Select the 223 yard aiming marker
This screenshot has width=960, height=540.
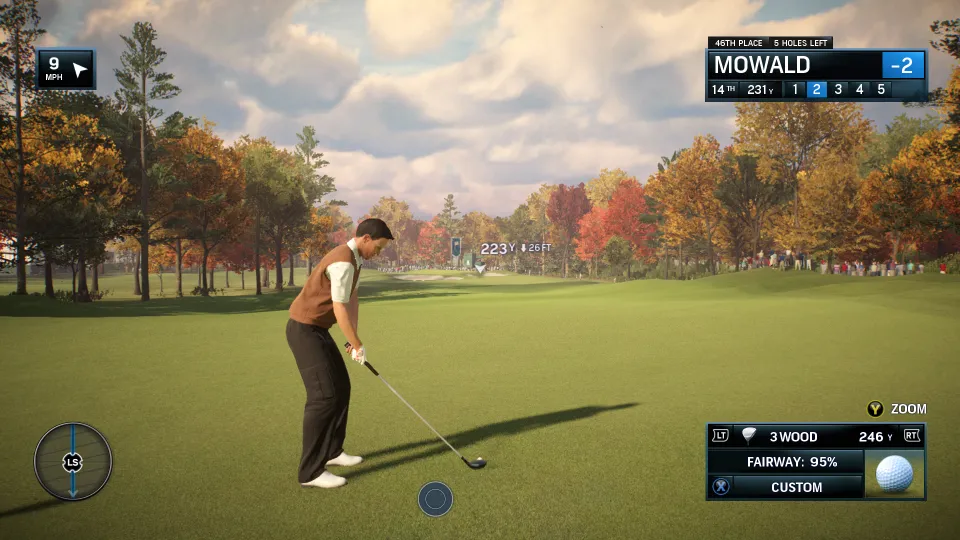[481, 267]
